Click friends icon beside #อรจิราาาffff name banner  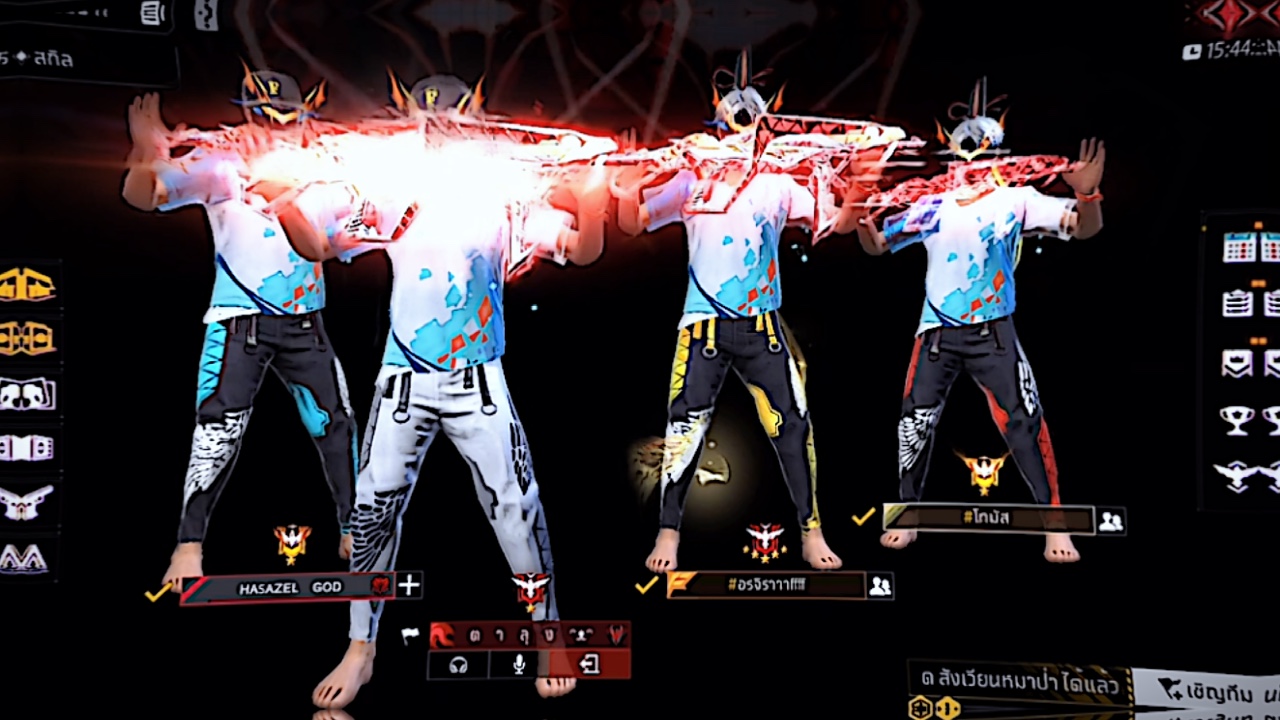coord(880,586)
